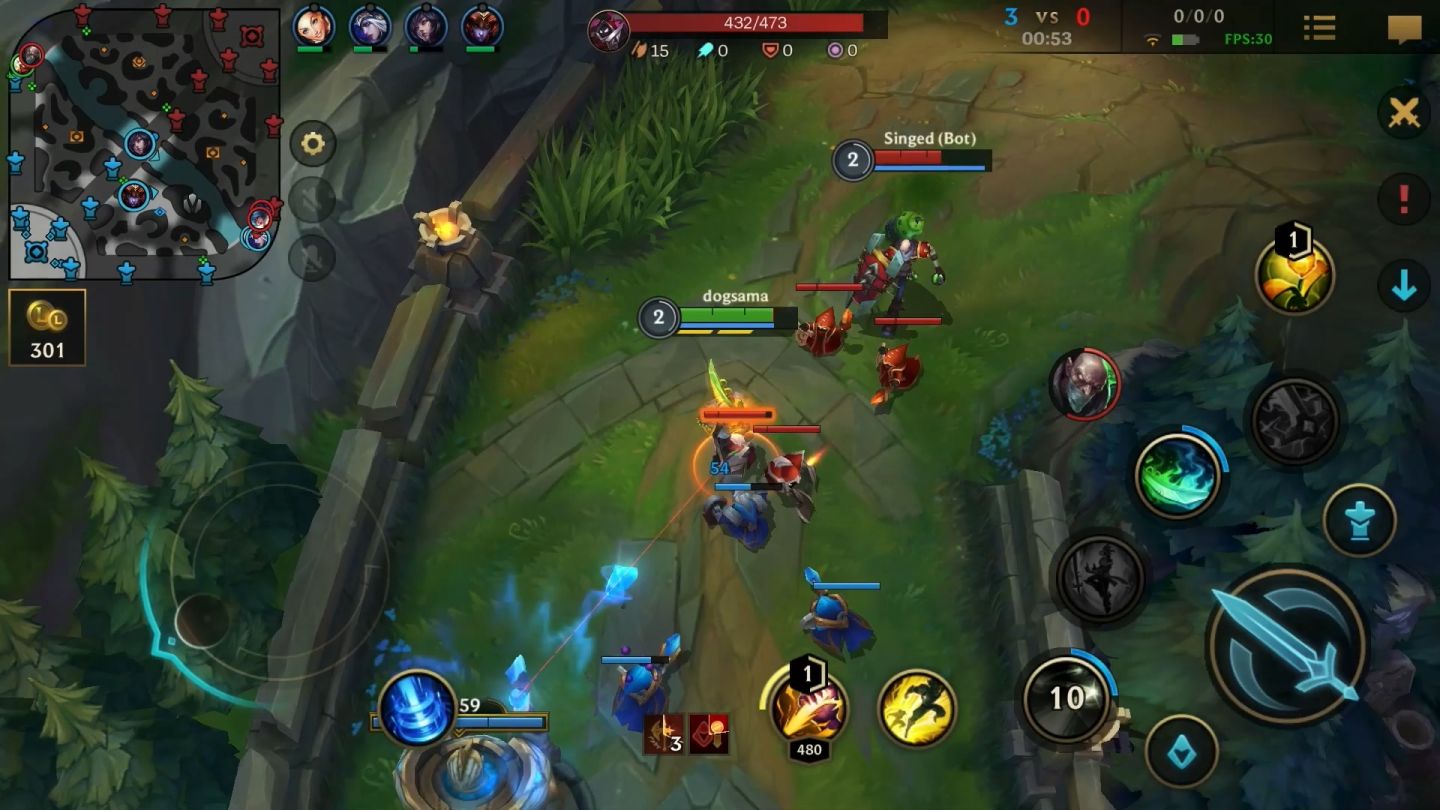This screenshot has width=1440, height=810.
Task: Cast the green flame ability
Action: [1178, 475]
